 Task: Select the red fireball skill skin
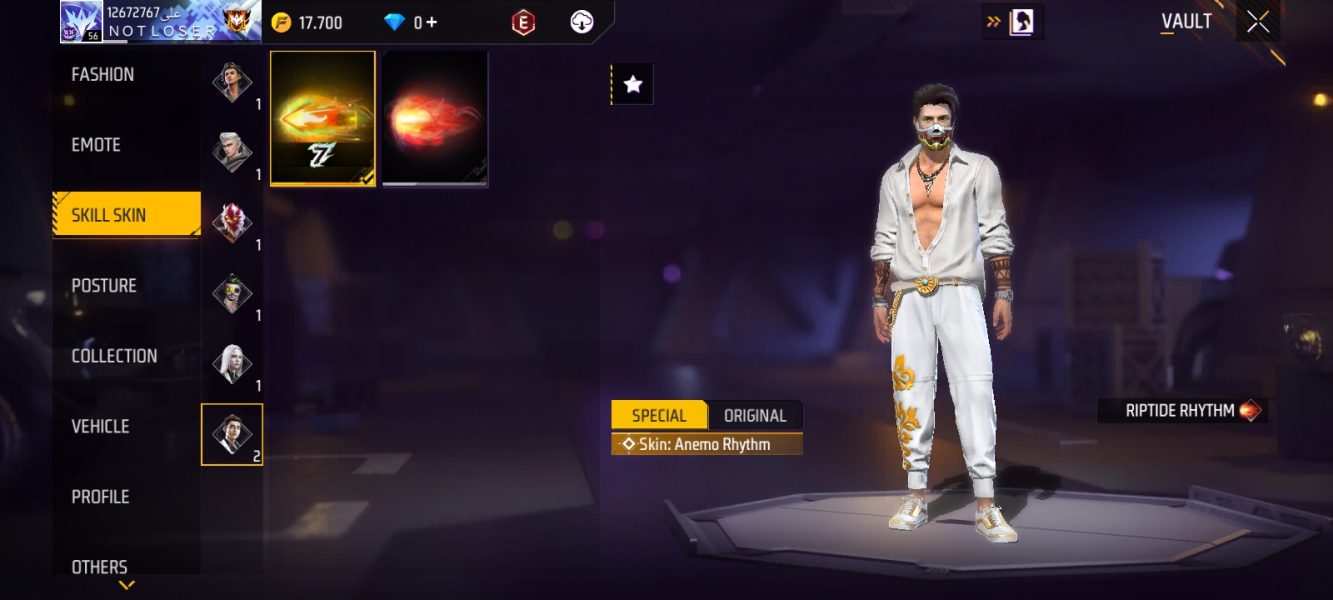435,118
